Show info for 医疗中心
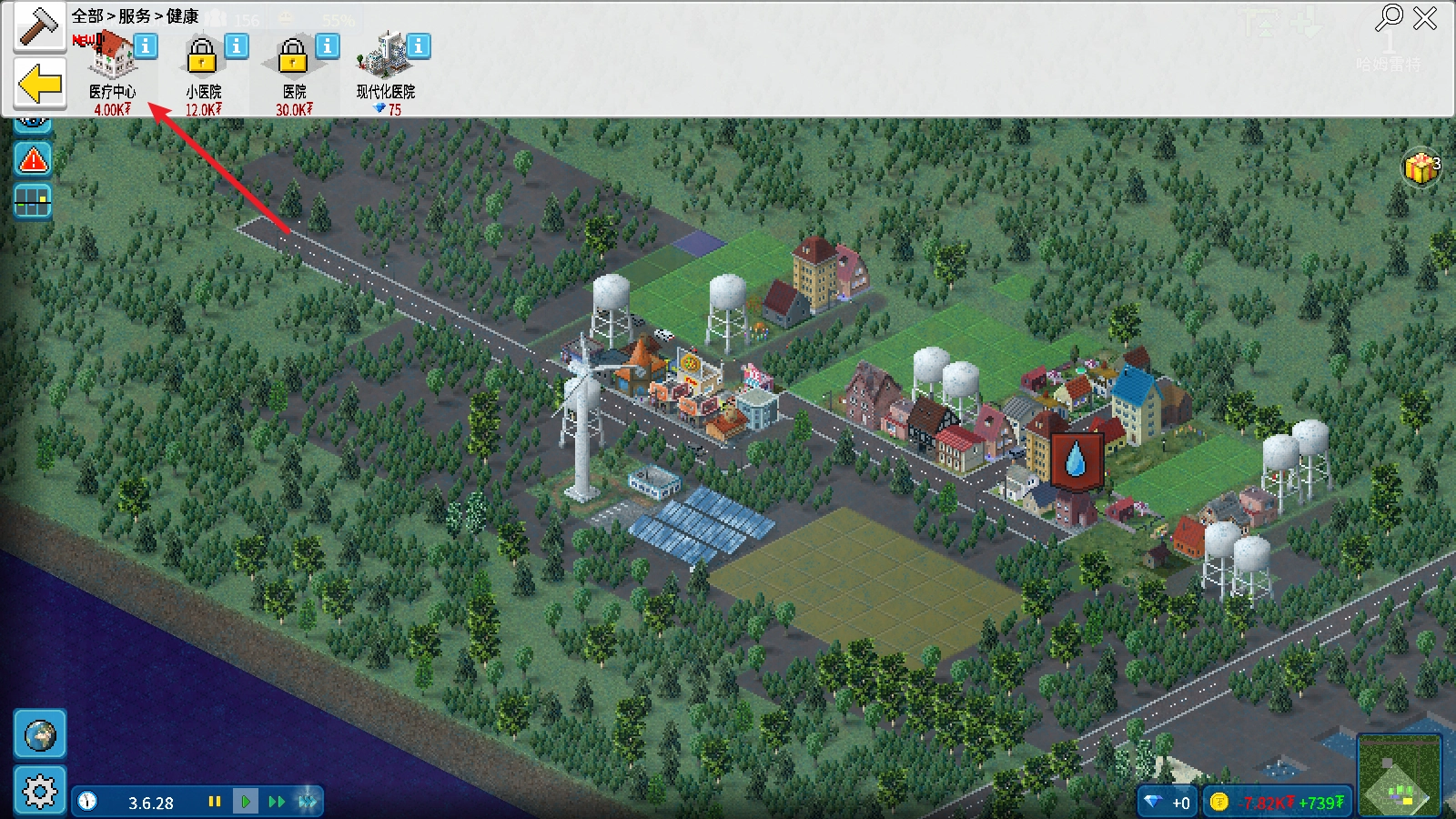This screenshot has width=1456, height=819. coord(146,45)
